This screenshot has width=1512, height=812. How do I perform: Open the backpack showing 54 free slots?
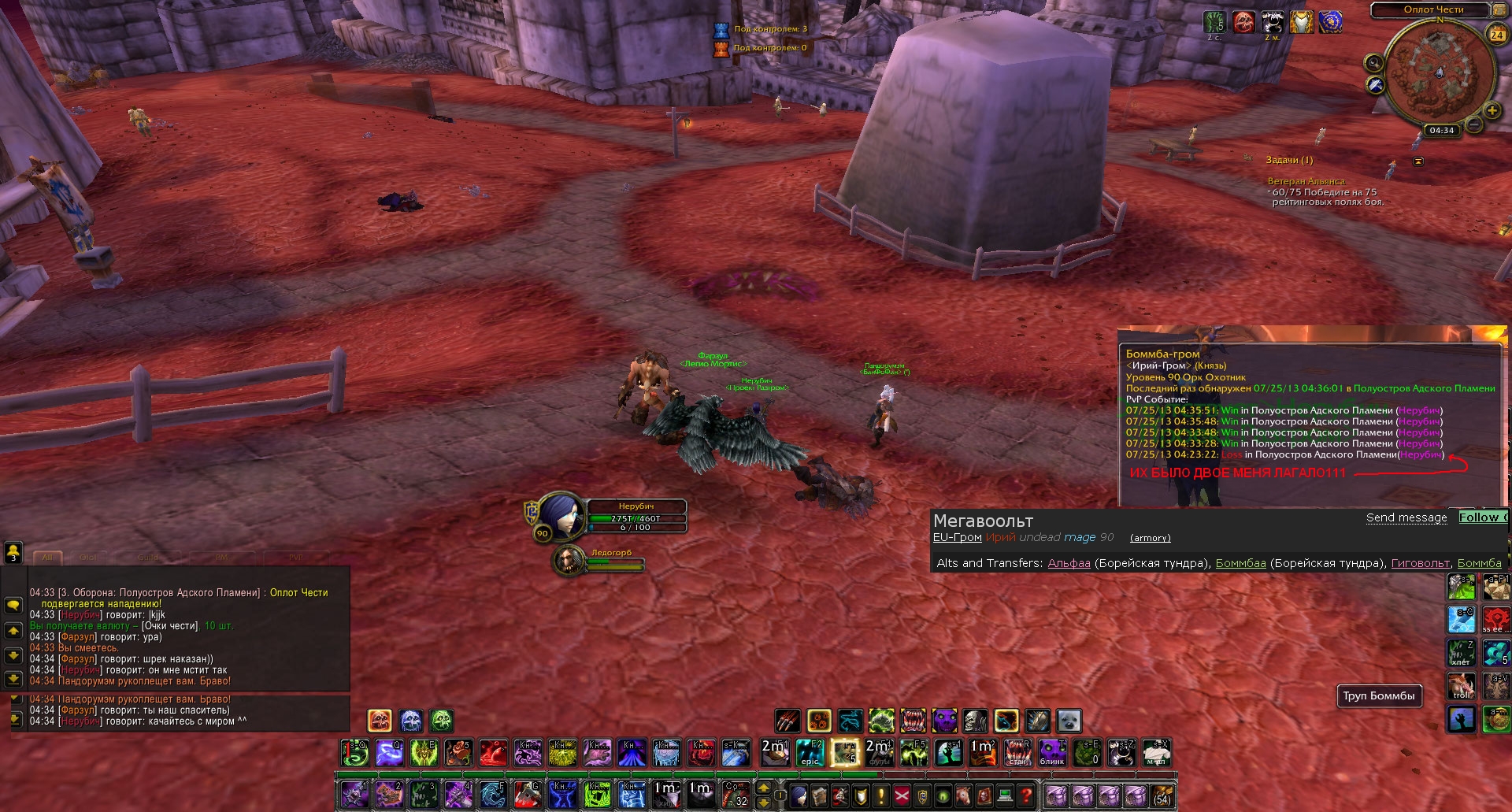tap(1162, 795)
